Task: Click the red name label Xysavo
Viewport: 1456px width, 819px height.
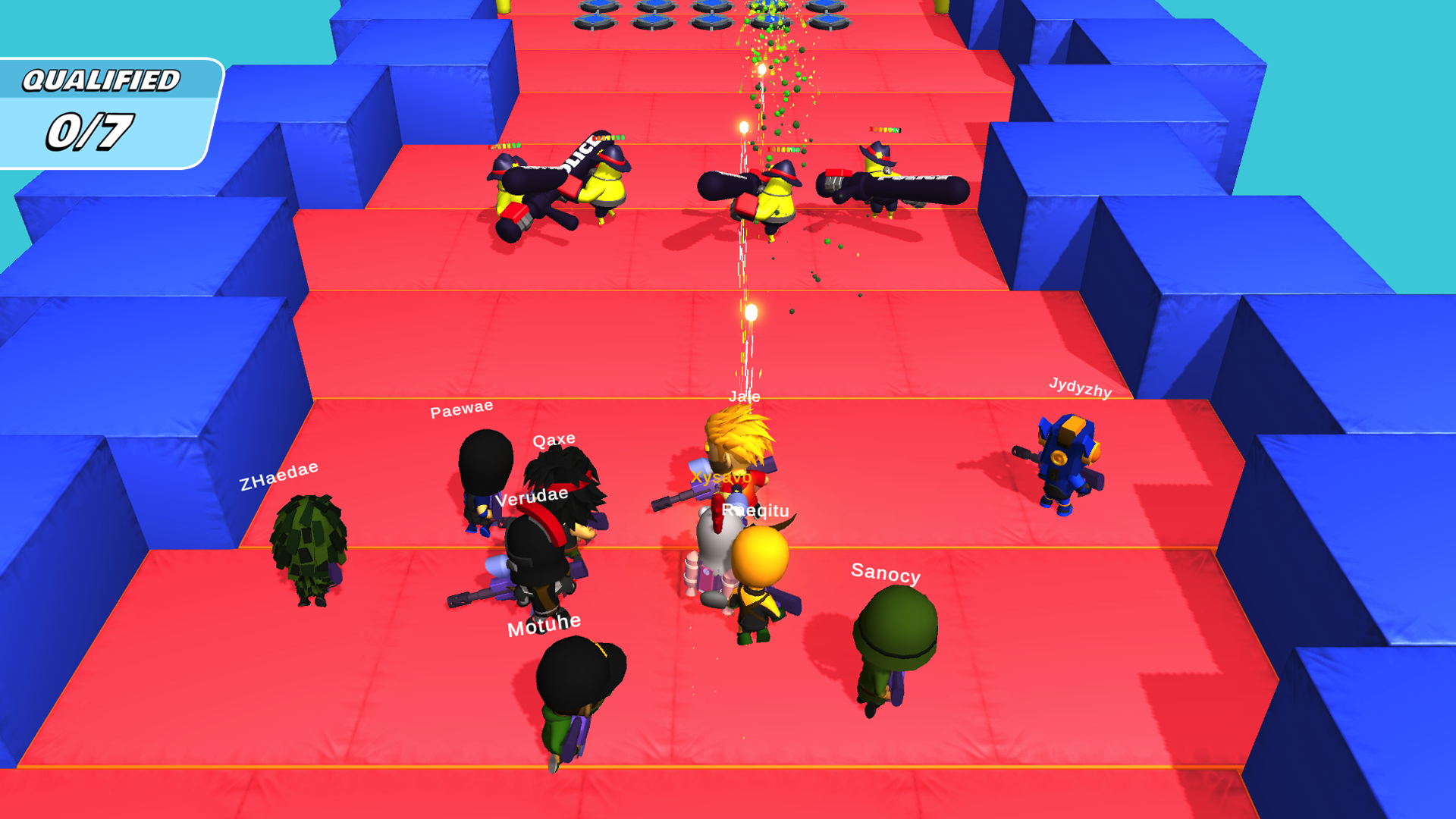Action: click(719, 478)
